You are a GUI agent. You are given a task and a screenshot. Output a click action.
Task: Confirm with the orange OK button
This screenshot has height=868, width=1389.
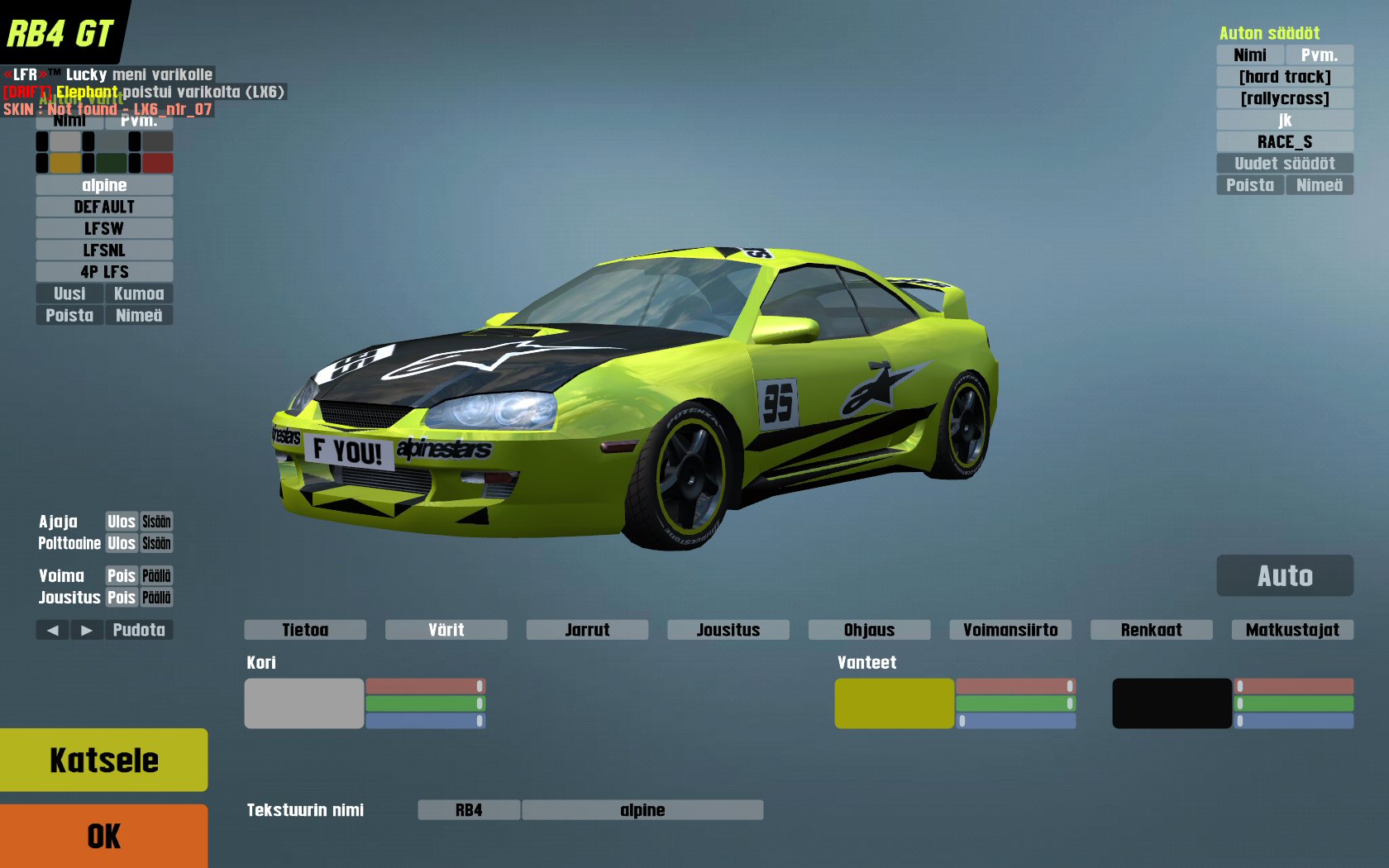[x=103, y=836]
